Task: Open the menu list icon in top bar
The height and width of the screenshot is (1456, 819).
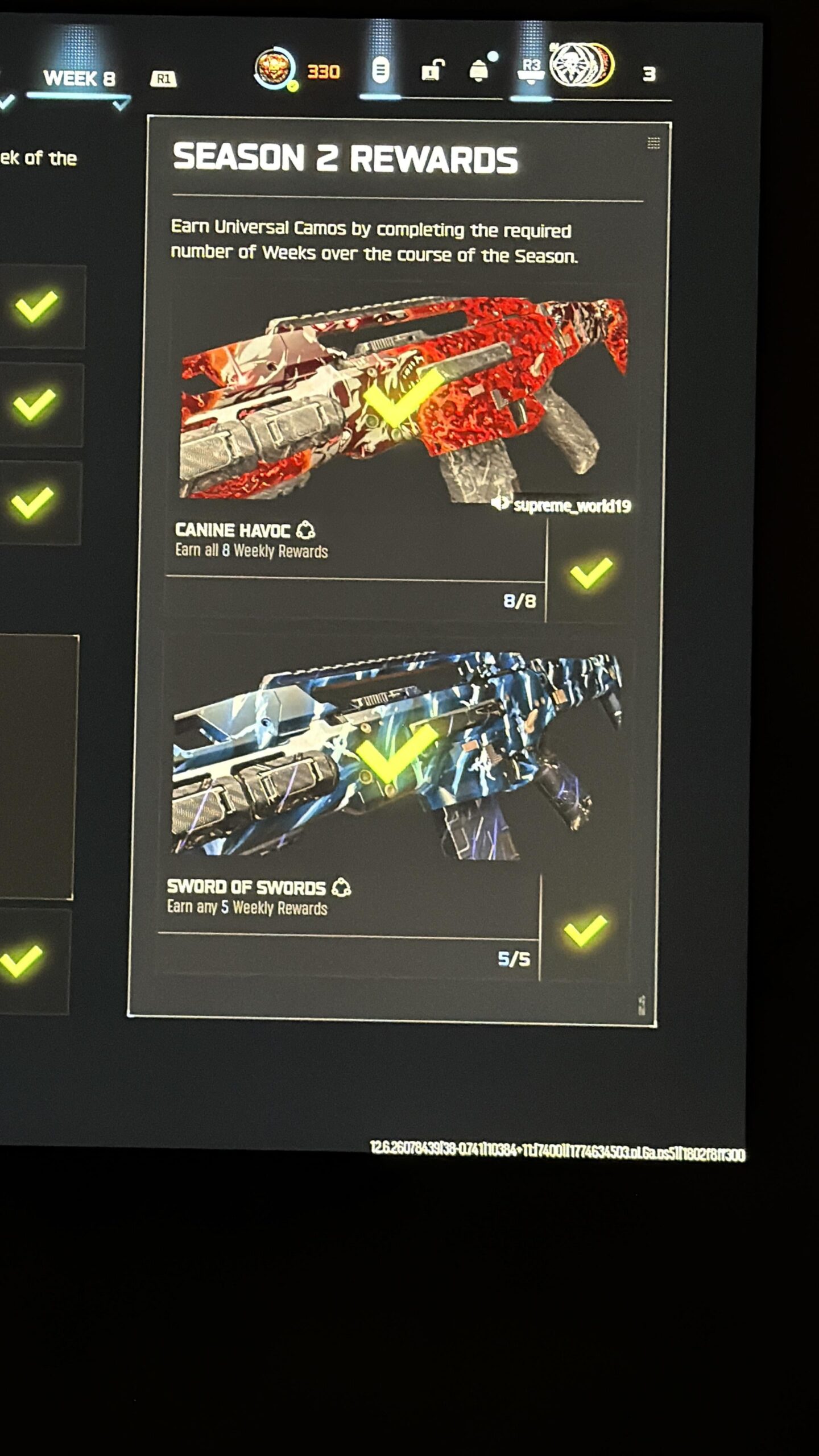Action: [x=380, y=71]
